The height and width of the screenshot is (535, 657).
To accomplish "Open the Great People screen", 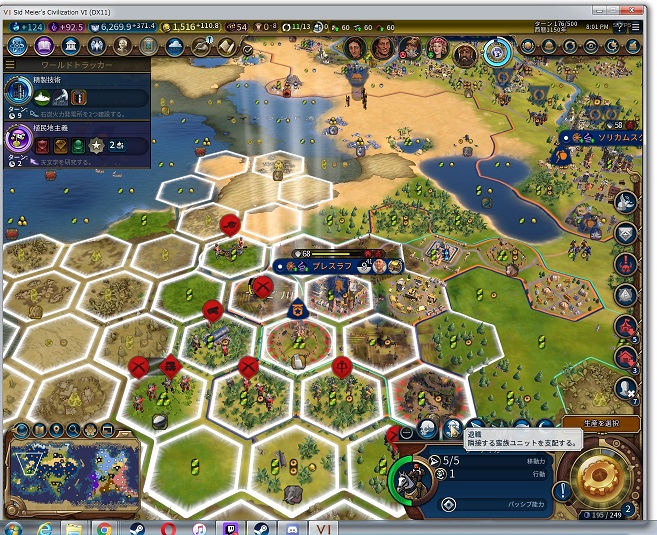I will [x=122, y=46].
